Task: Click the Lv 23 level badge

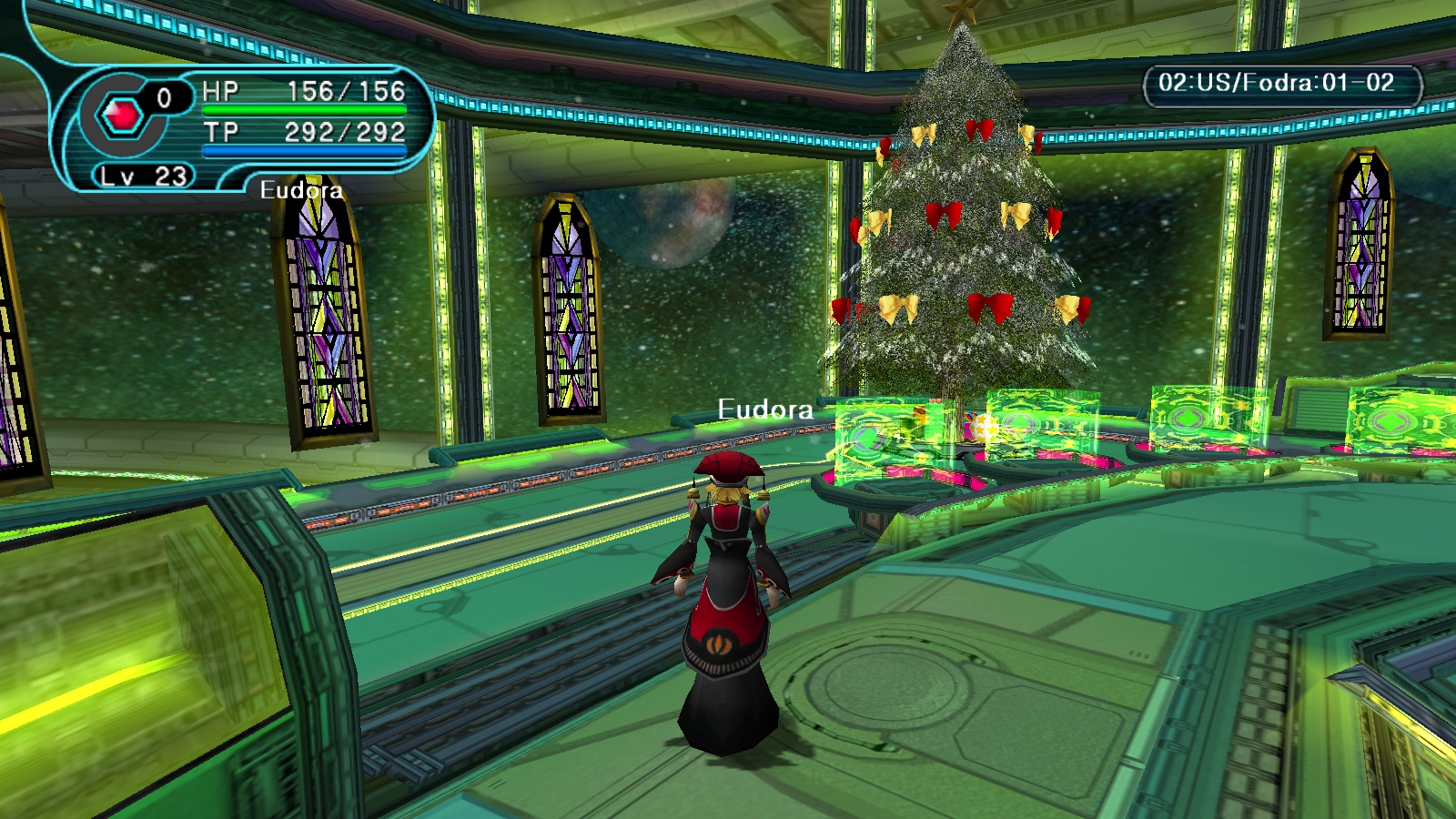Action: [144, 176]
